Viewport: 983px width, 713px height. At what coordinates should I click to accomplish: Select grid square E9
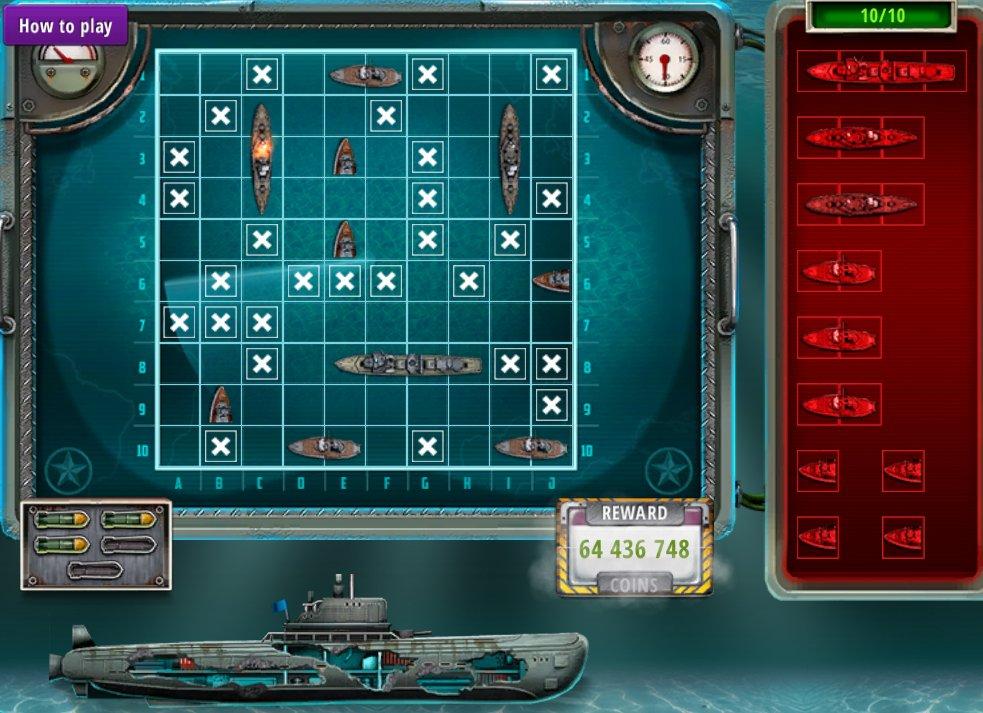344,405
